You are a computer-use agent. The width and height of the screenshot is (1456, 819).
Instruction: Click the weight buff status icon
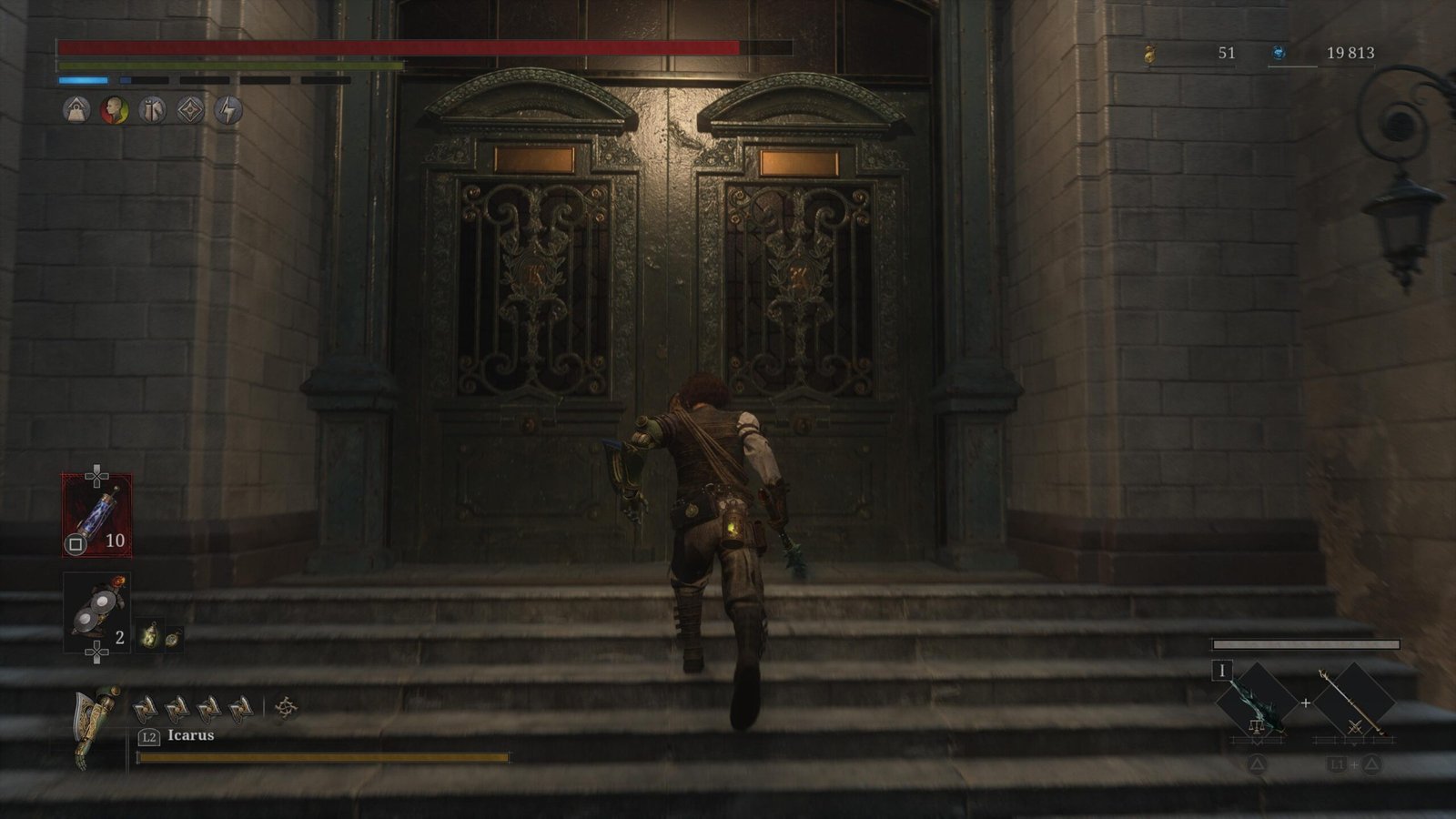pyautogui.click(x=76, y=111)
